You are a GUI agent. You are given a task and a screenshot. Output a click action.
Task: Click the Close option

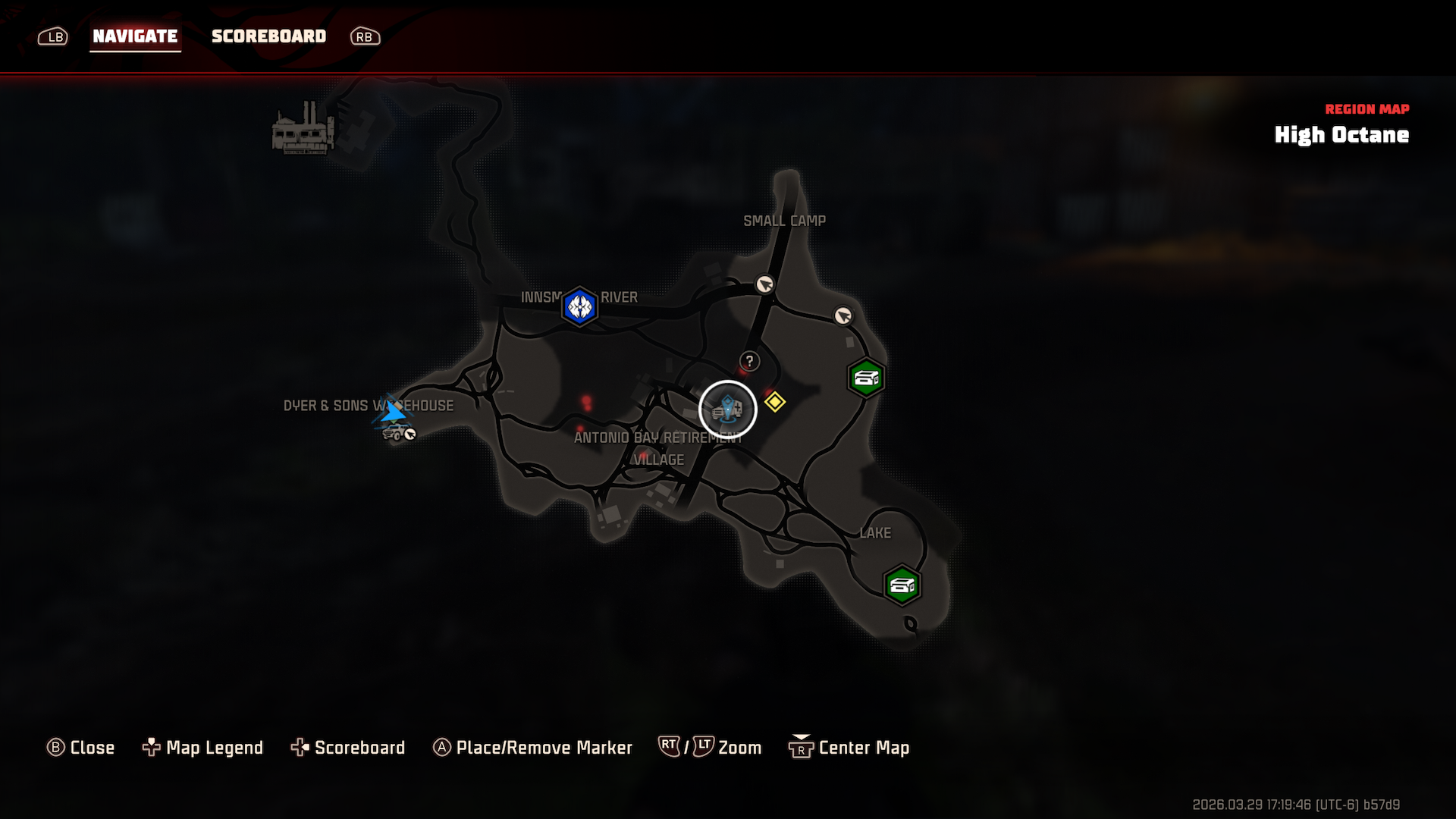[81, 748]
